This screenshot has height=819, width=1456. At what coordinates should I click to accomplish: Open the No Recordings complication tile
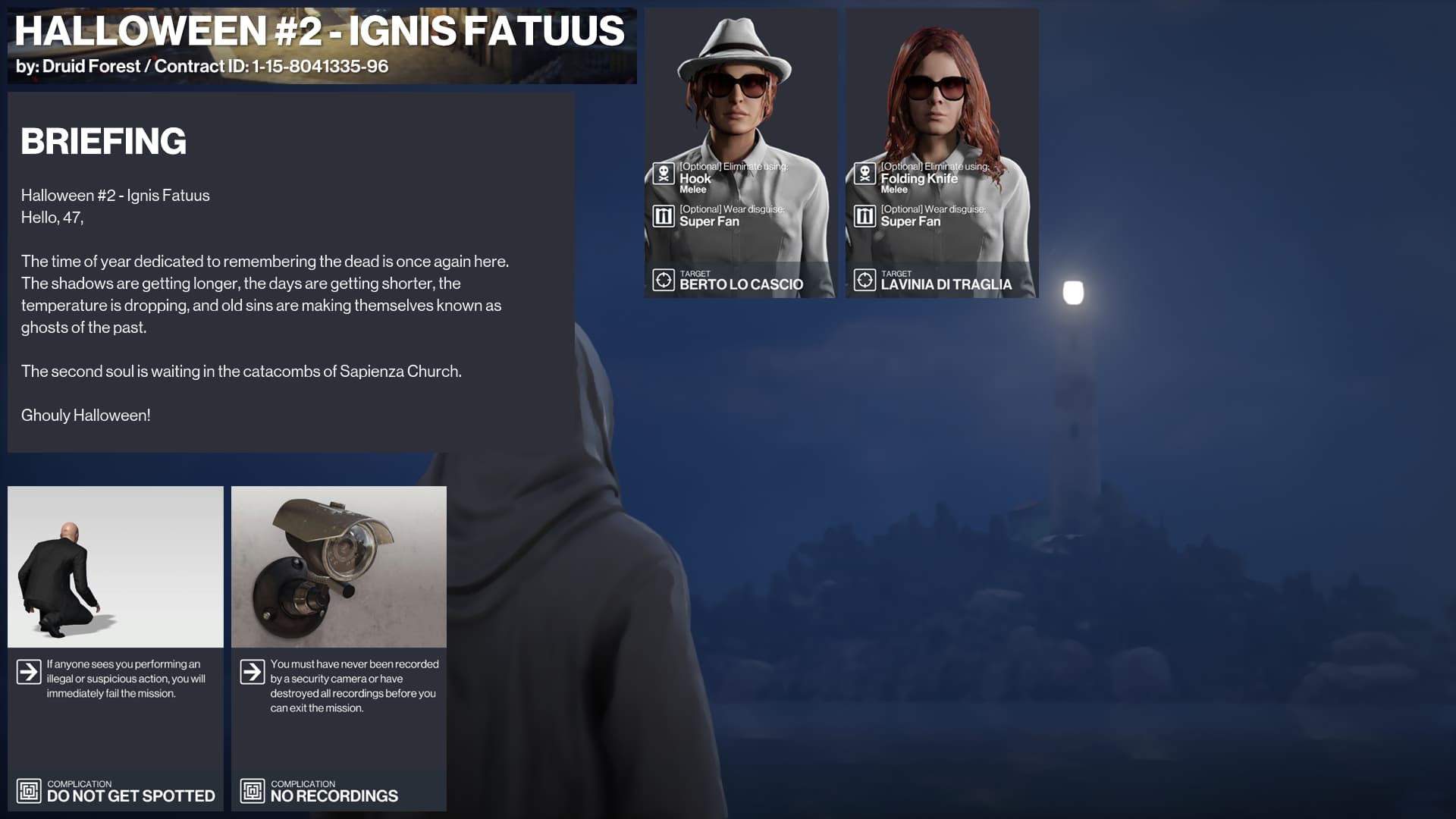[x=338, y=648]
